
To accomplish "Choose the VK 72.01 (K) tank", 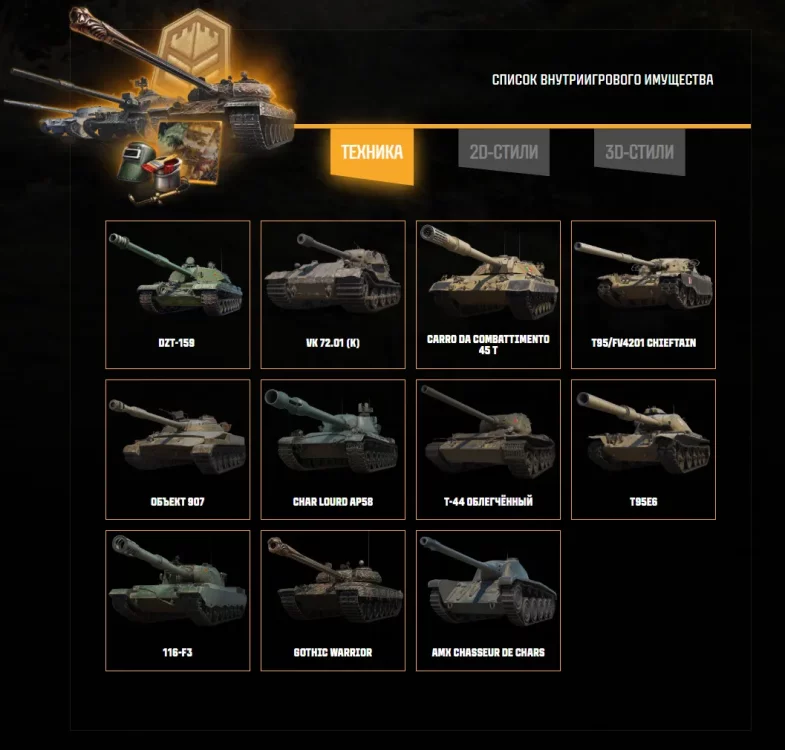I will point(333,294).
